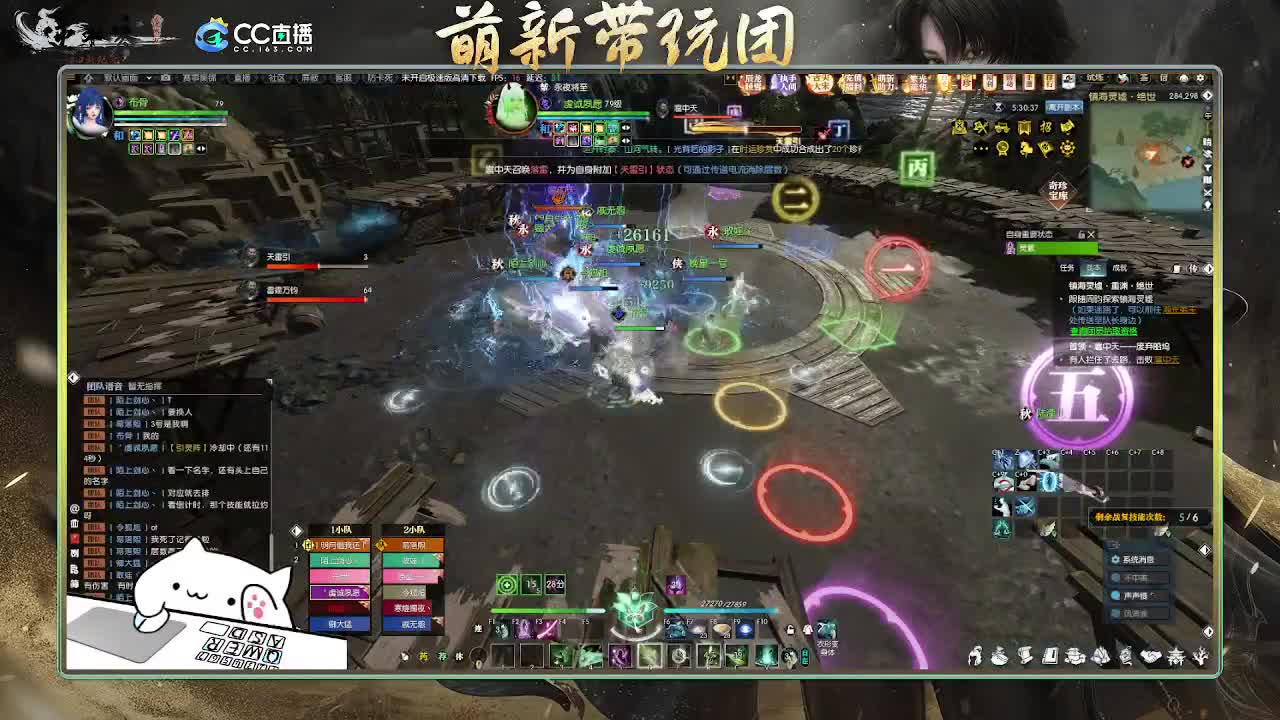Enable 防卡死 in the top menu bar

[383, 76]
